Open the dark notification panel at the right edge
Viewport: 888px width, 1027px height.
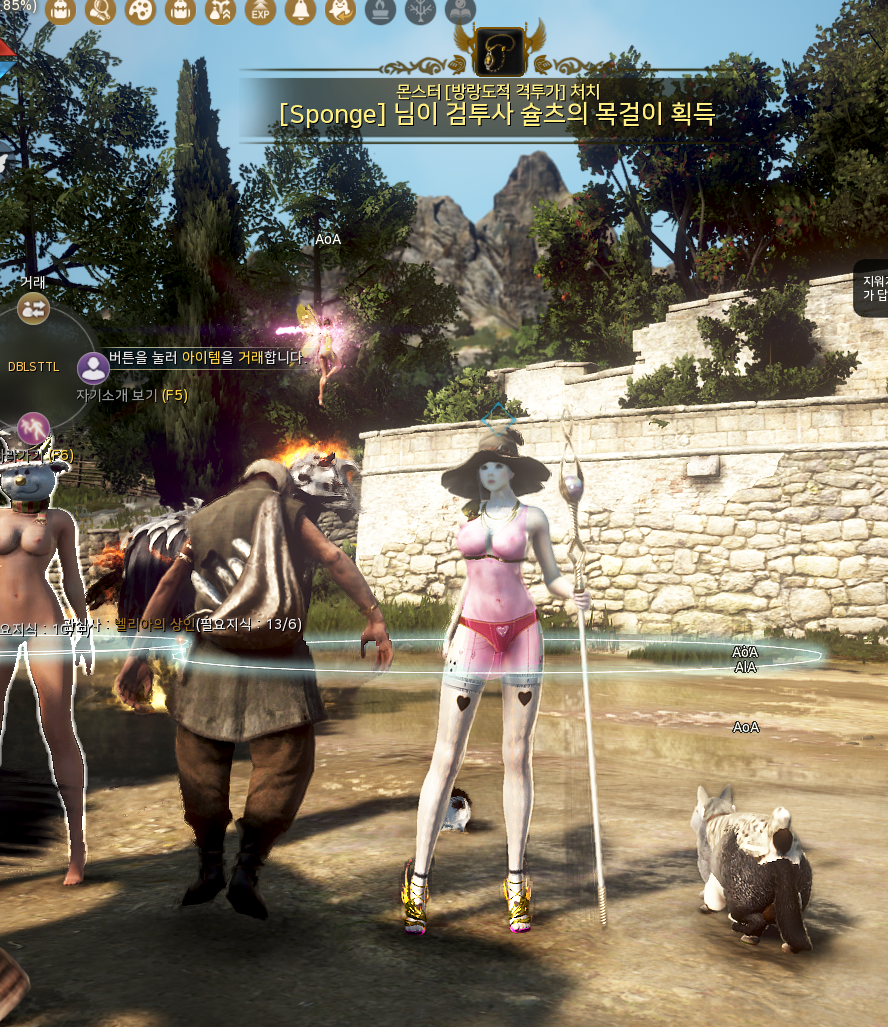point(872,288)
